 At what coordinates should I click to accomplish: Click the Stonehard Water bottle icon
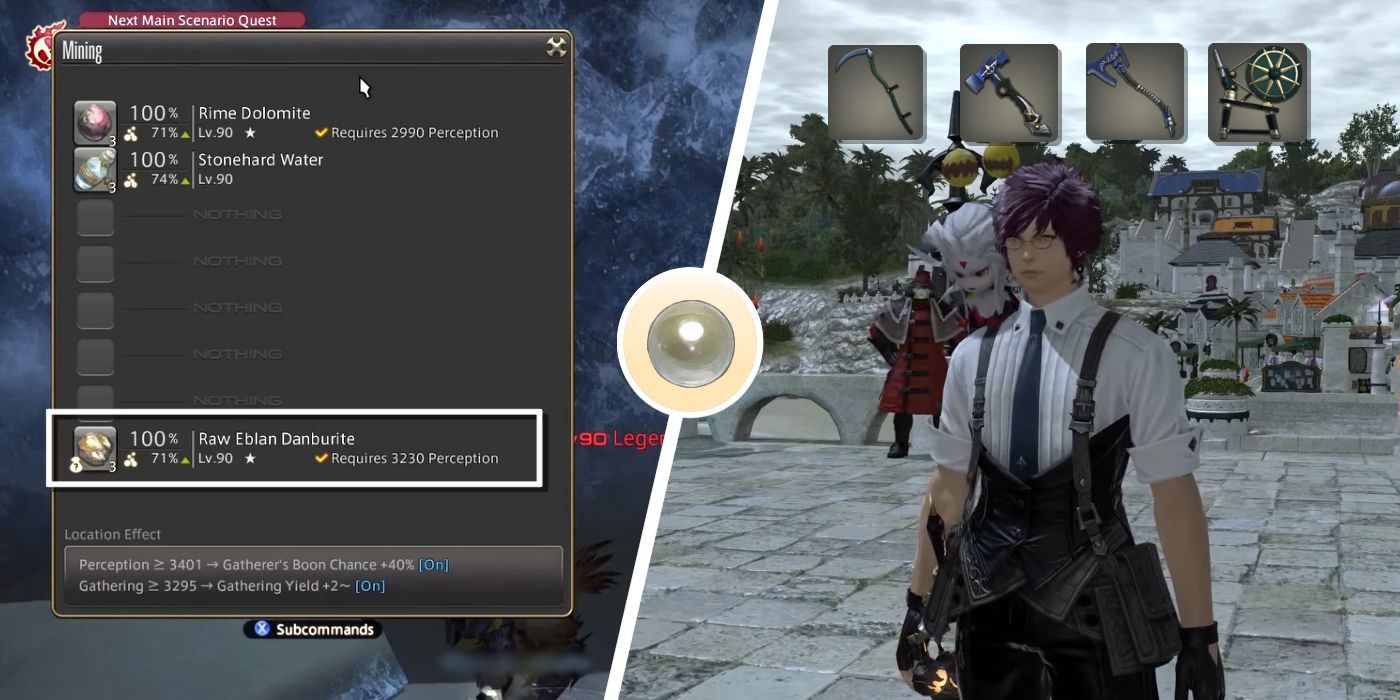(x=95, y=169)
